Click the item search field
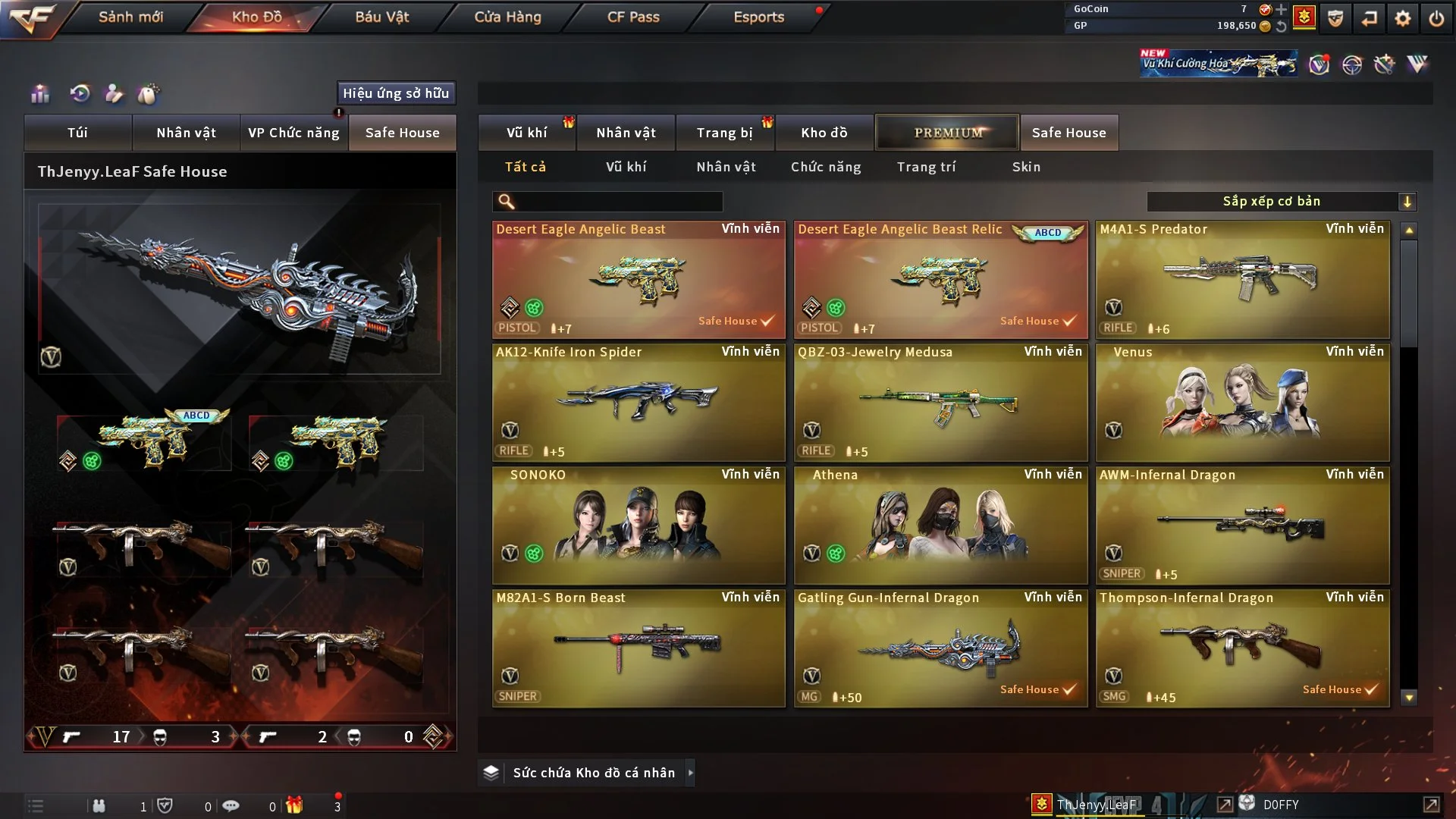The width and height of the screenshot is (1456, 819). point(618,201)
